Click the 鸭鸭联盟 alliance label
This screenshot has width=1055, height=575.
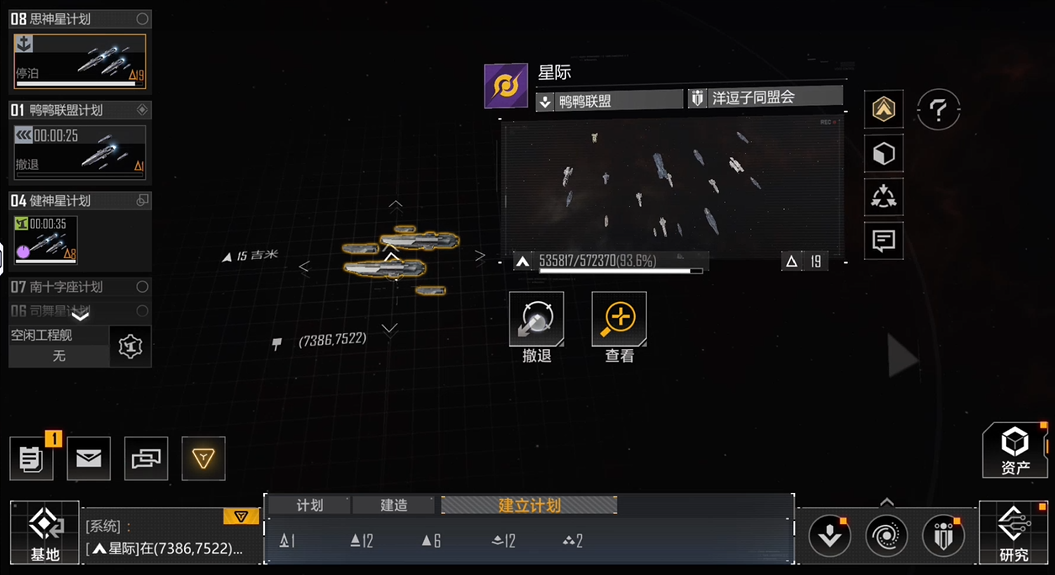pyautogui.click(x=610, y=100)
